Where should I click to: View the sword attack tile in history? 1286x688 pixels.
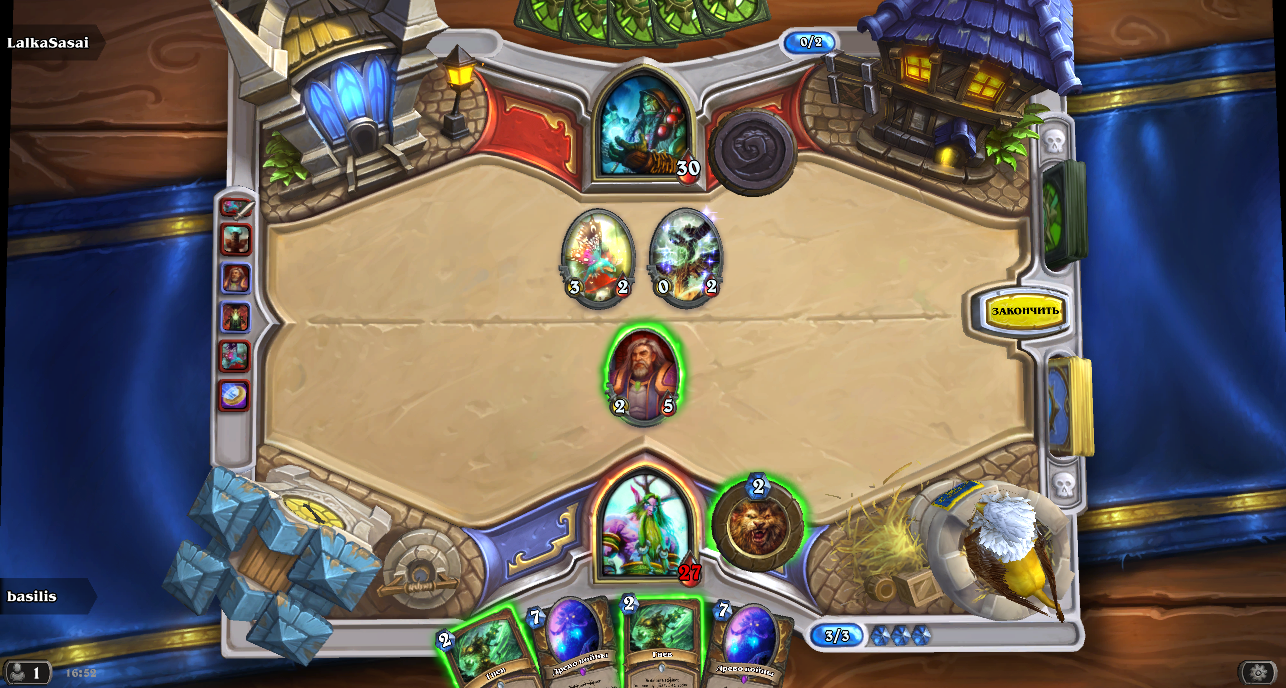pos(236,208)
